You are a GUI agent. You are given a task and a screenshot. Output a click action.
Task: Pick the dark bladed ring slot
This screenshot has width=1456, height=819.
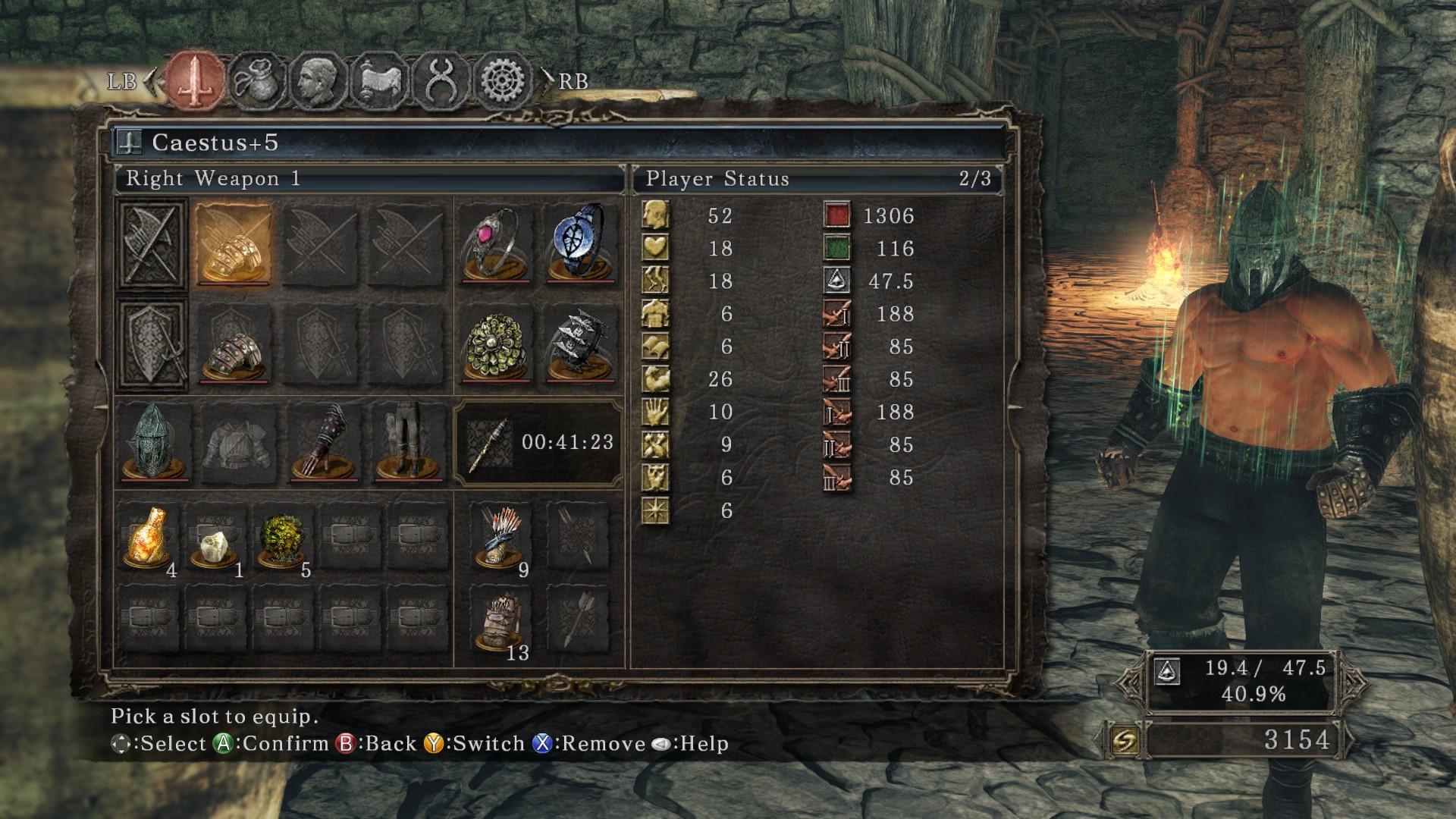[x=580, y=344]
